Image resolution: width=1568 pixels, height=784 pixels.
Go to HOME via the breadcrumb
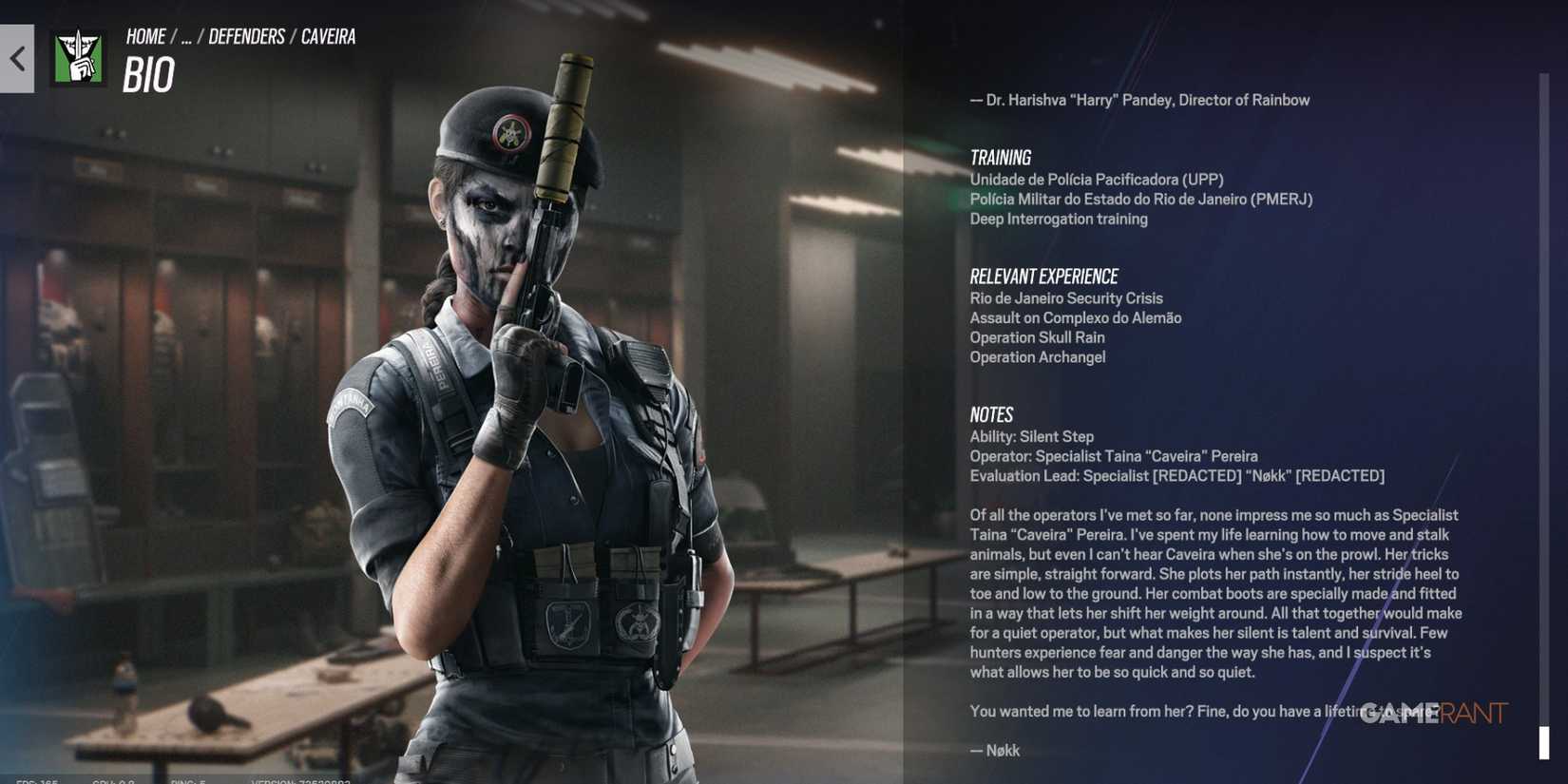(144, 36)
